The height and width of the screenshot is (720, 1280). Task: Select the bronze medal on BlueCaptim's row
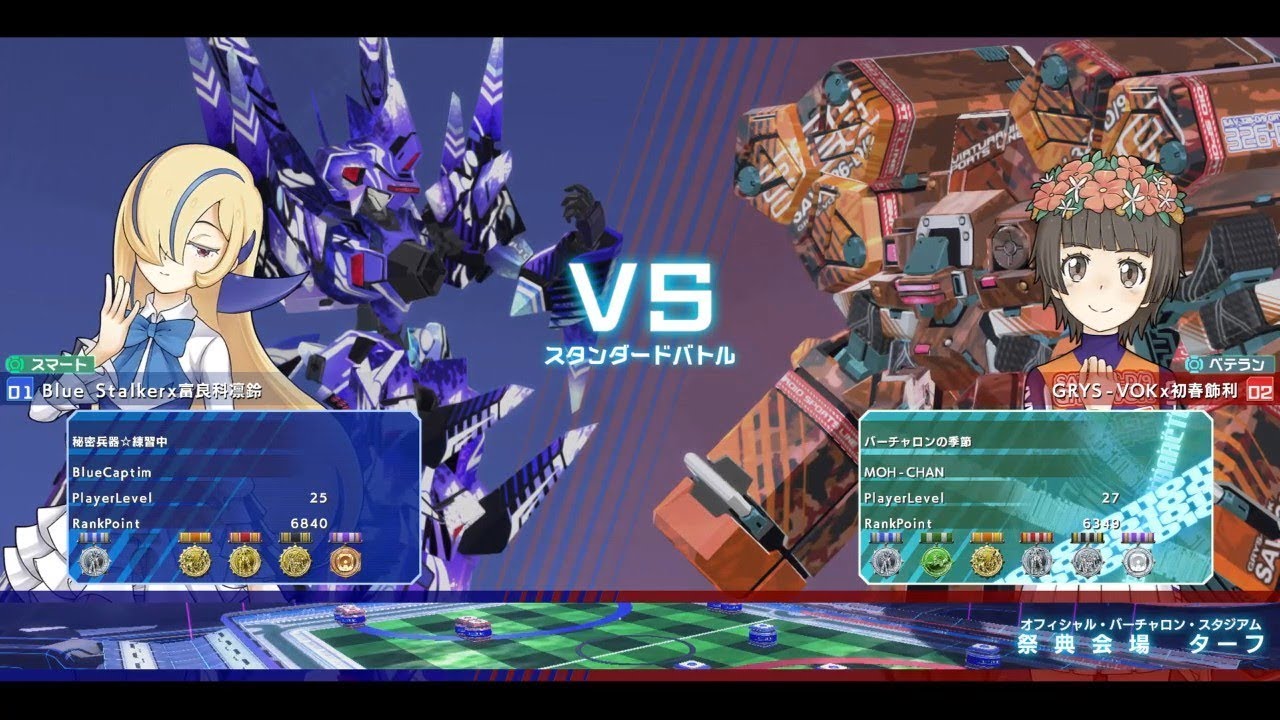click(346, 561)
